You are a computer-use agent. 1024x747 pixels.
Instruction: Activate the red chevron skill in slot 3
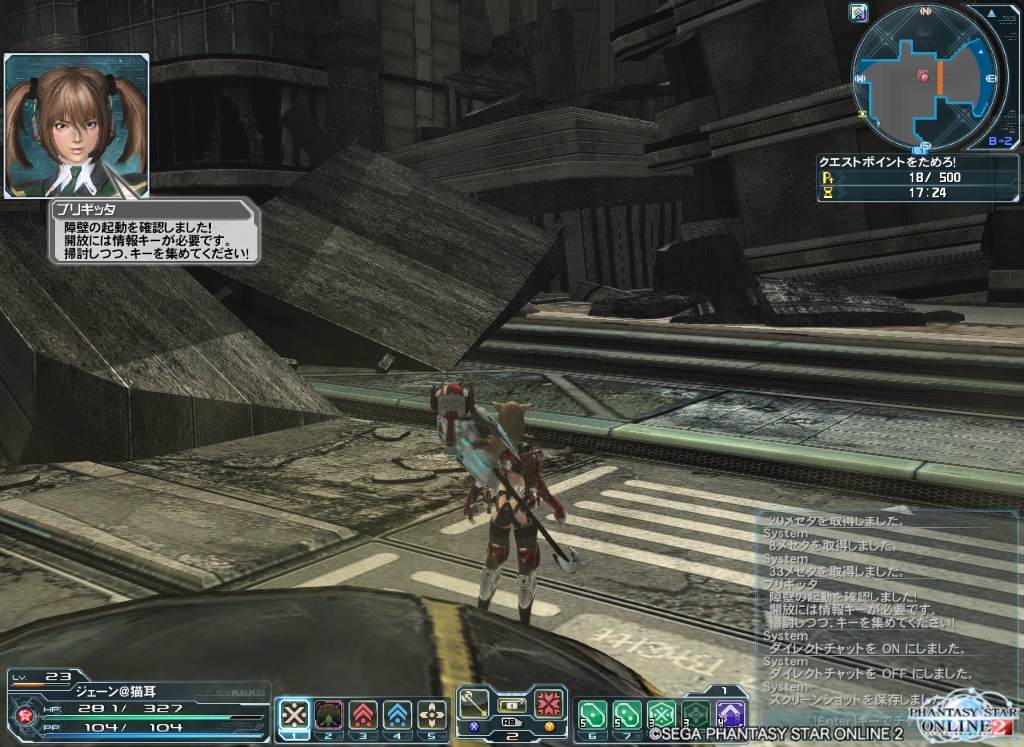click(x=363, y=714)
